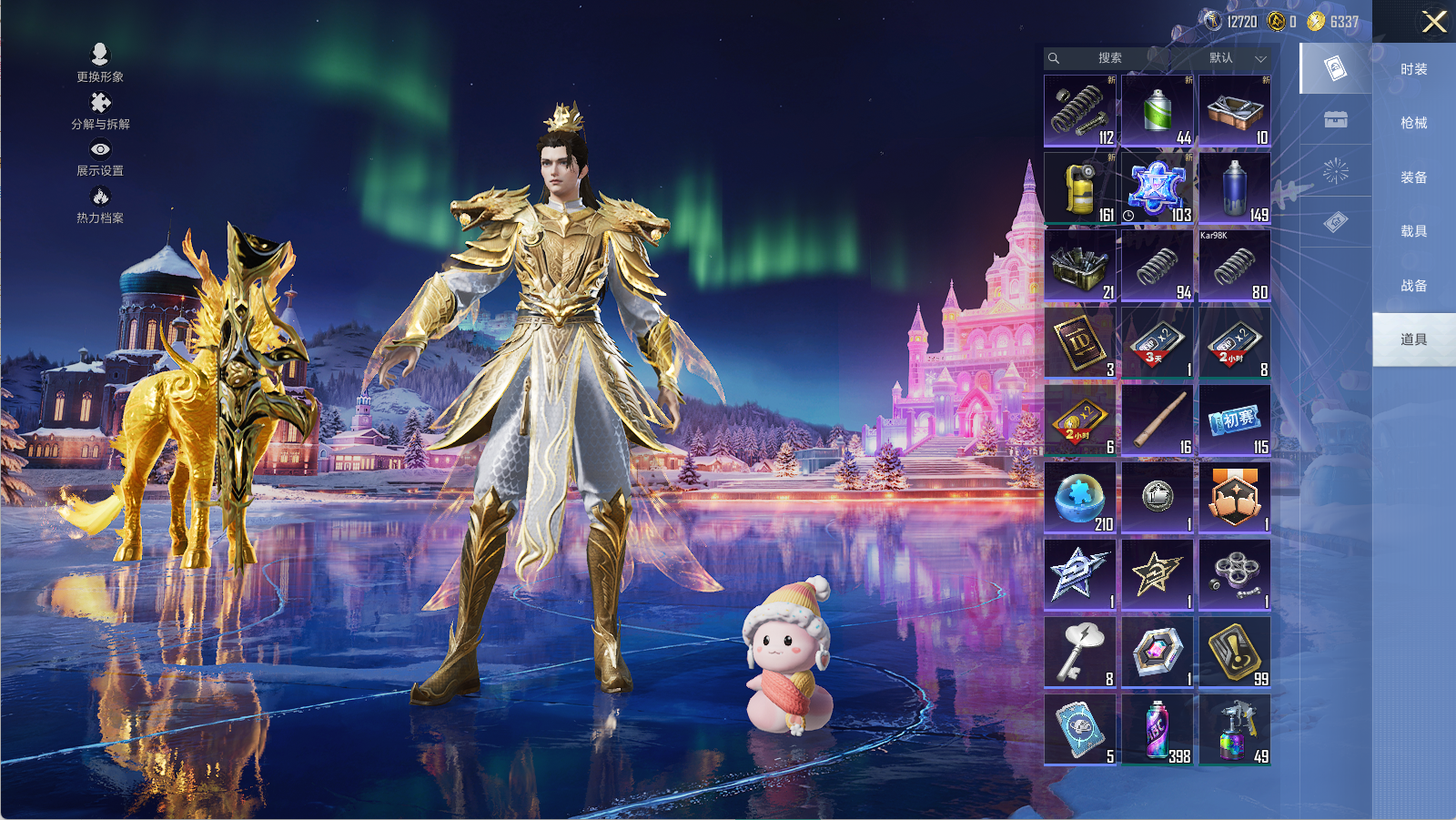Click the 更换形象 button
The image size is (1456, 820).
tap(100, 63)
